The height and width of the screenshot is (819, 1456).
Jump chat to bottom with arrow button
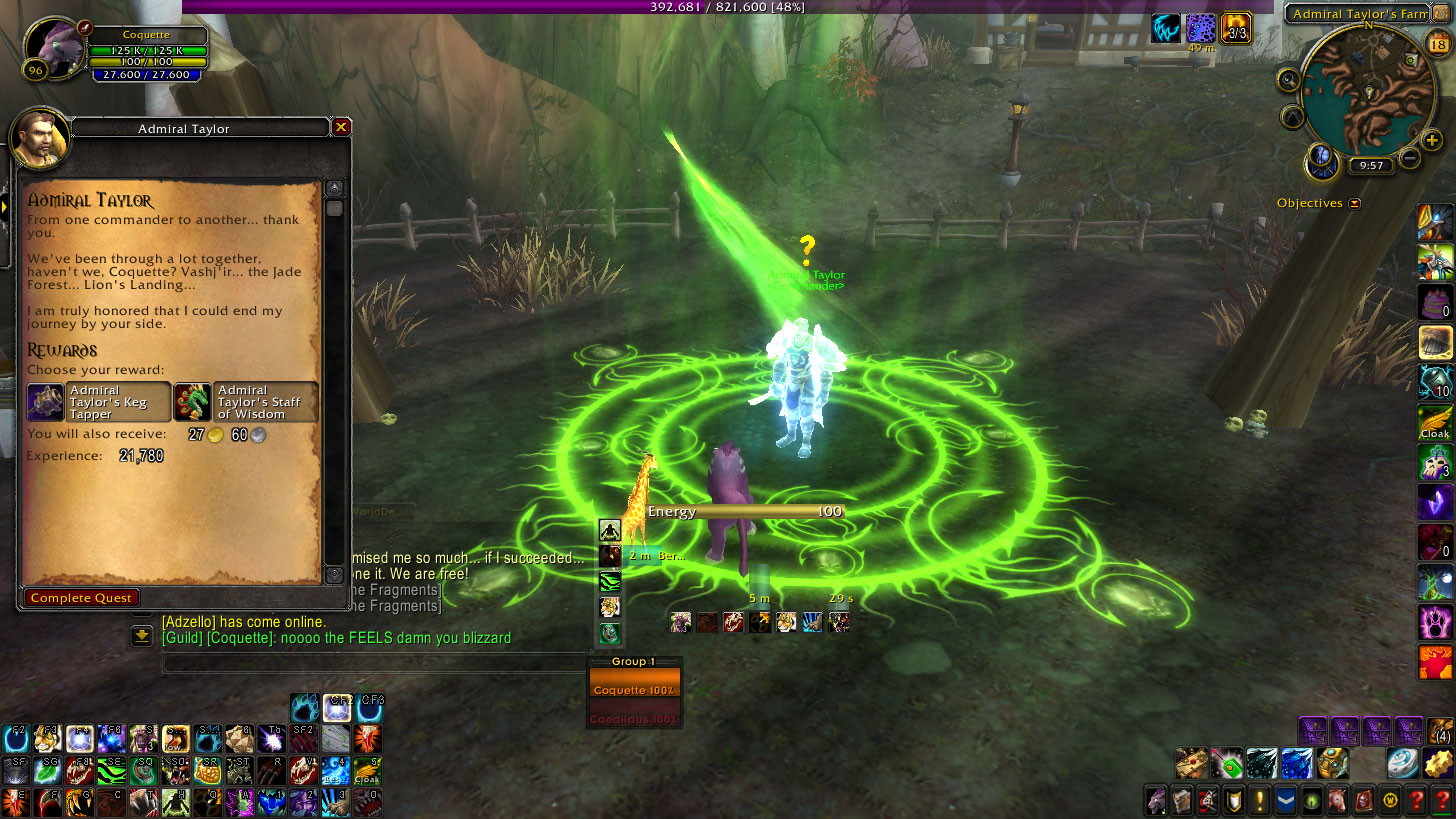[x=142, y=634]
